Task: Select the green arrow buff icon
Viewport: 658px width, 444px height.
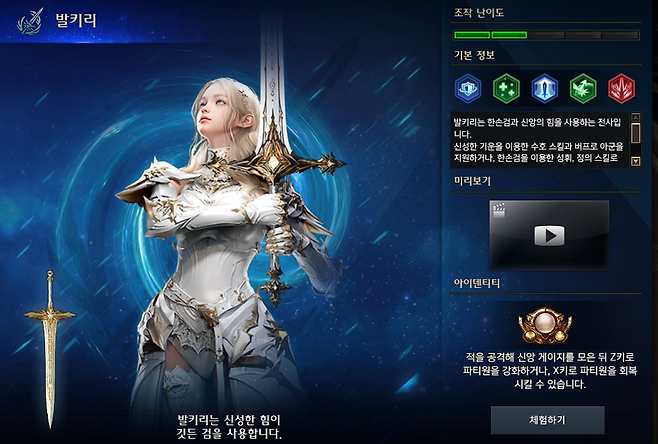Action: tap(583, 89)
